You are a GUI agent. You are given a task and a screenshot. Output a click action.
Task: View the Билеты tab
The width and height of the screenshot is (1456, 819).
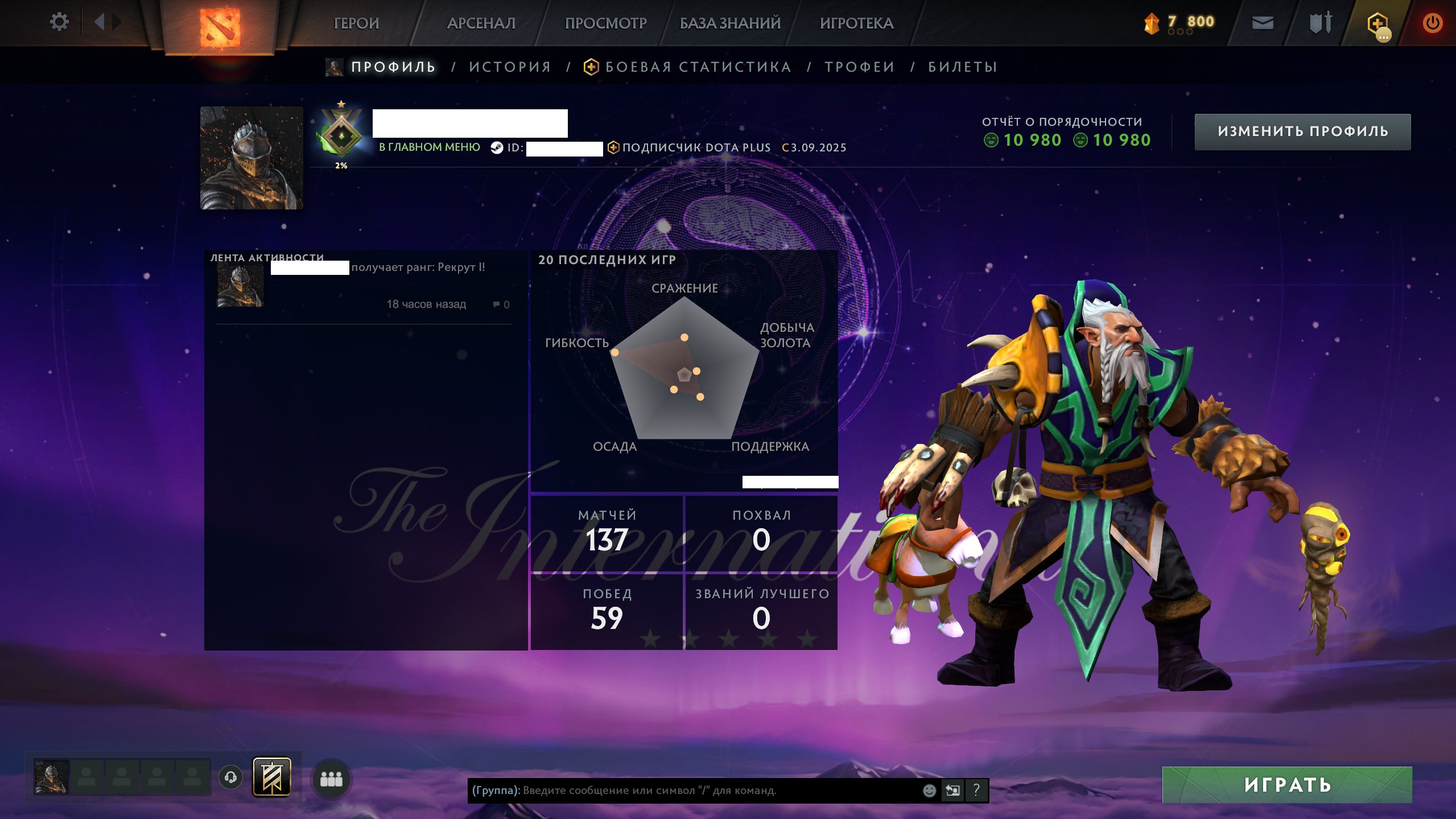coord(963,67)
